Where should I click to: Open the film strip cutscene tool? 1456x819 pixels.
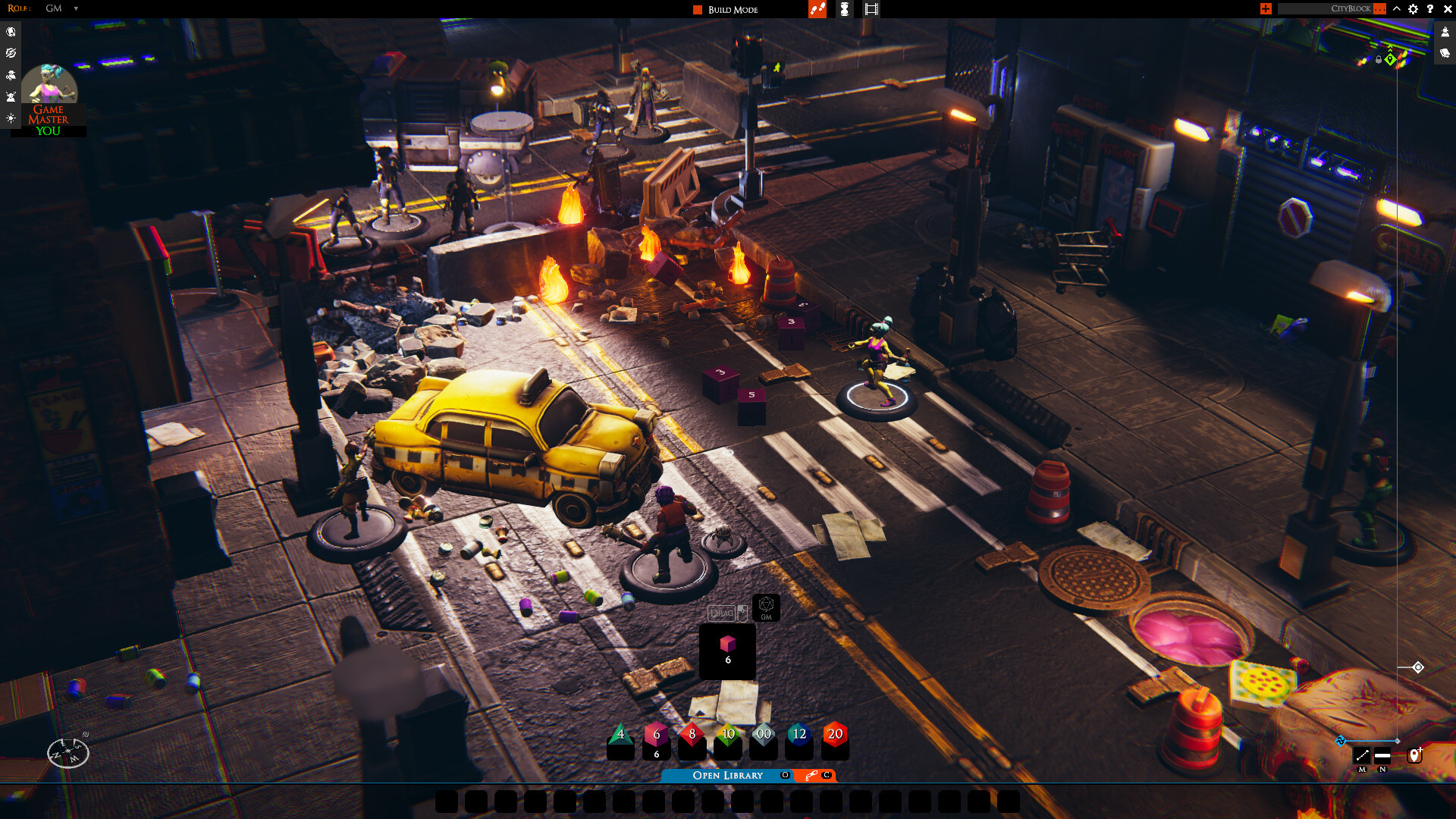point(871,9)
